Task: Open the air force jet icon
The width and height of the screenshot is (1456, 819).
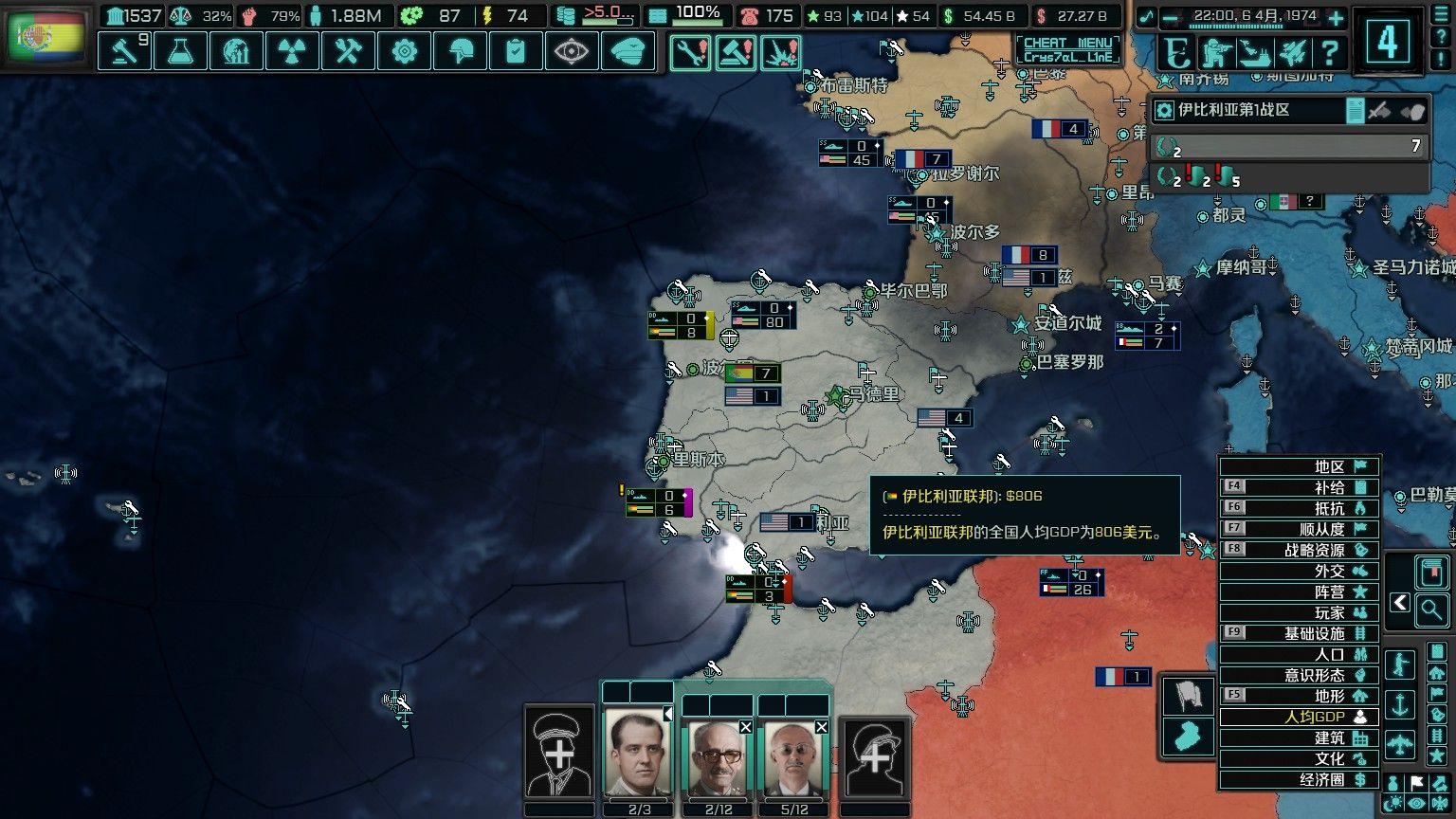Action: tap(1291, 53)
